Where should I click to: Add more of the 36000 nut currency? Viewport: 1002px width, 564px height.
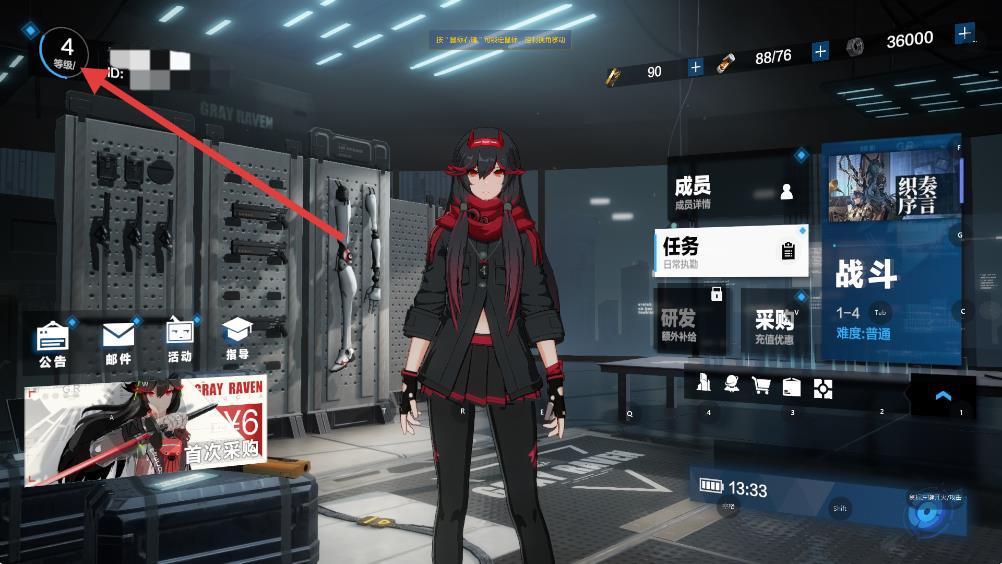coord(964,34)
